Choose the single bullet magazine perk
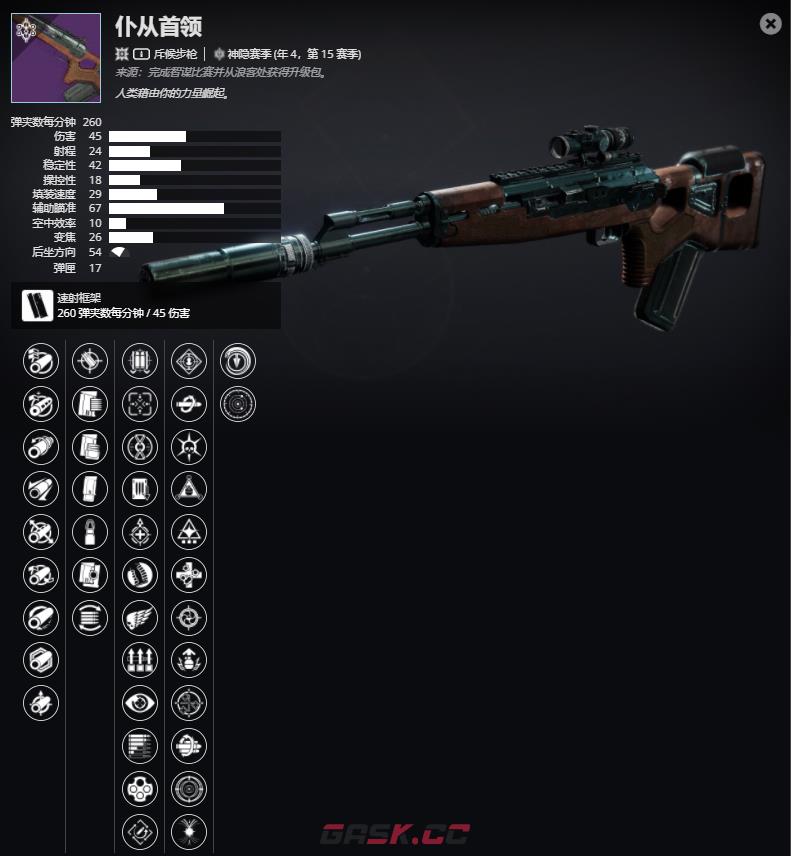The image size is (791, 856). (x=90, y=531)
